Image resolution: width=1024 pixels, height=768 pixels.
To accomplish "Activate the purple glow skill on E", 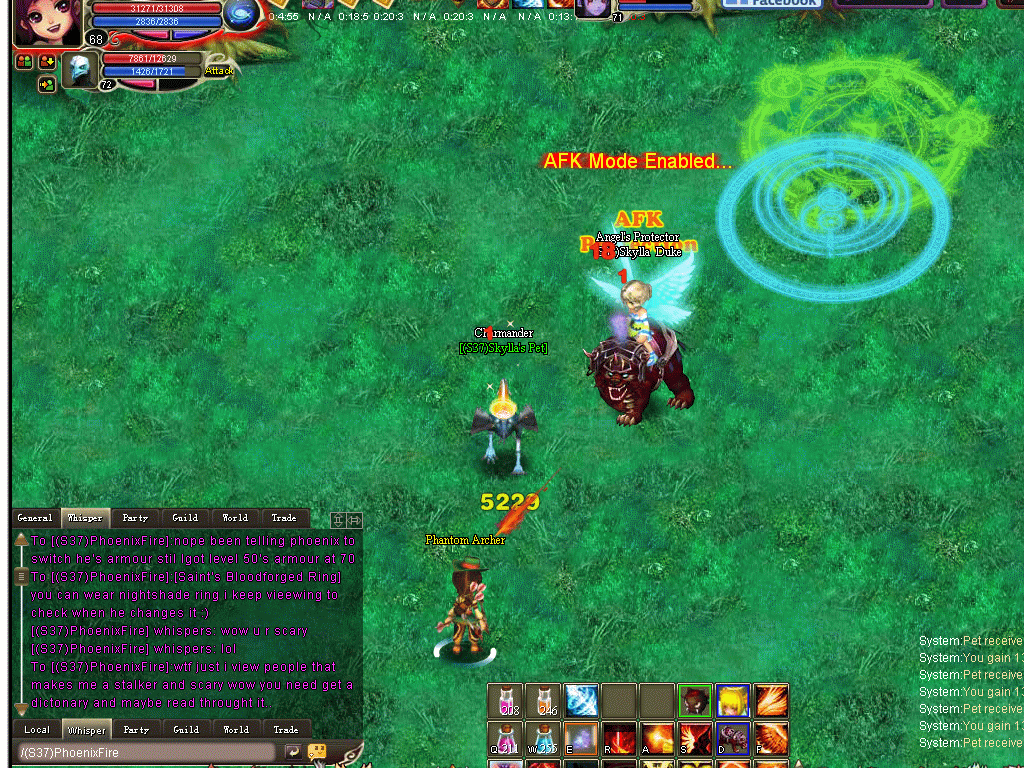I will [x=581, y=739].
